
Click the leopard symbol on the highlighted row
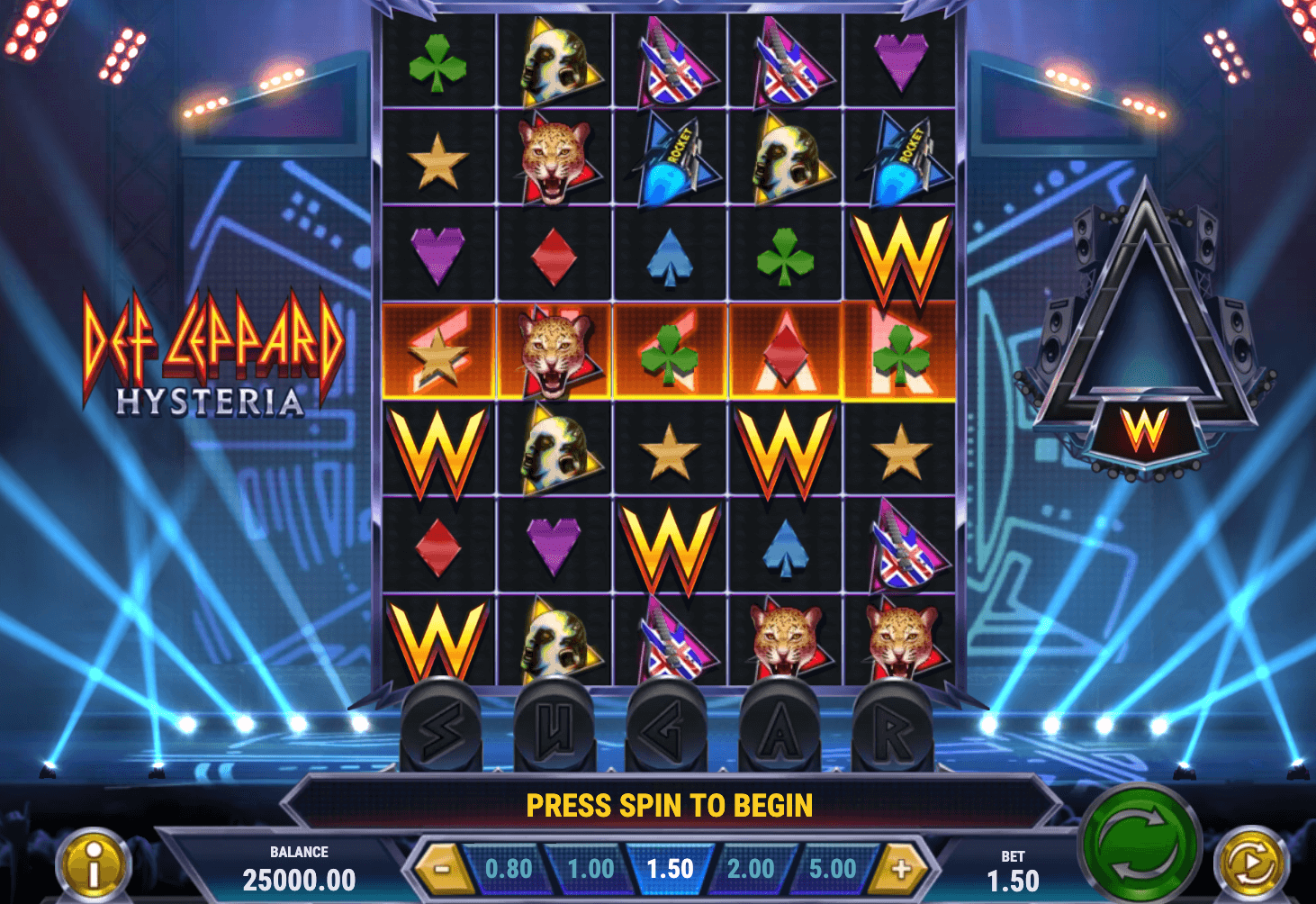coord(554,353)
